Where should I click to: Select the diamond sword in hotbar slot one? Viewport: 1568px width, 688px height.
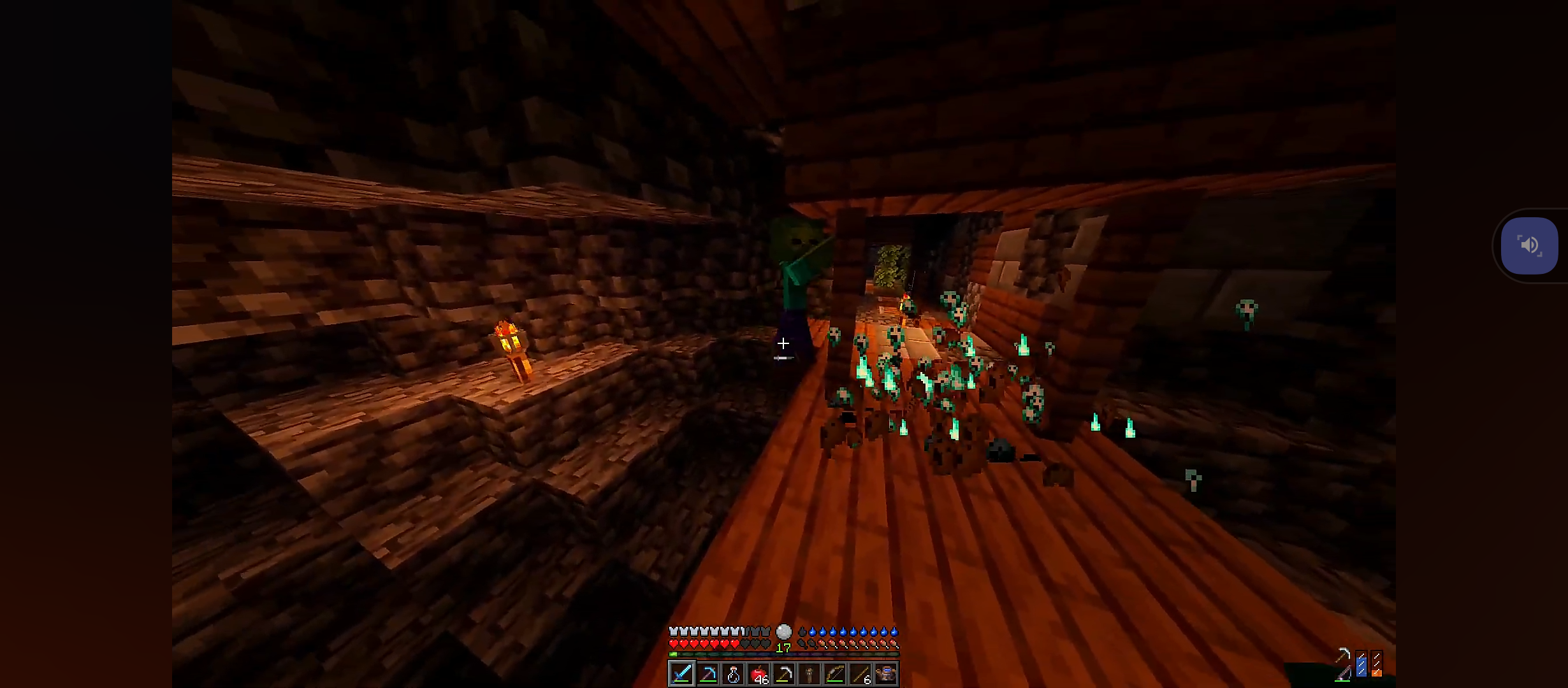(681, 675)
